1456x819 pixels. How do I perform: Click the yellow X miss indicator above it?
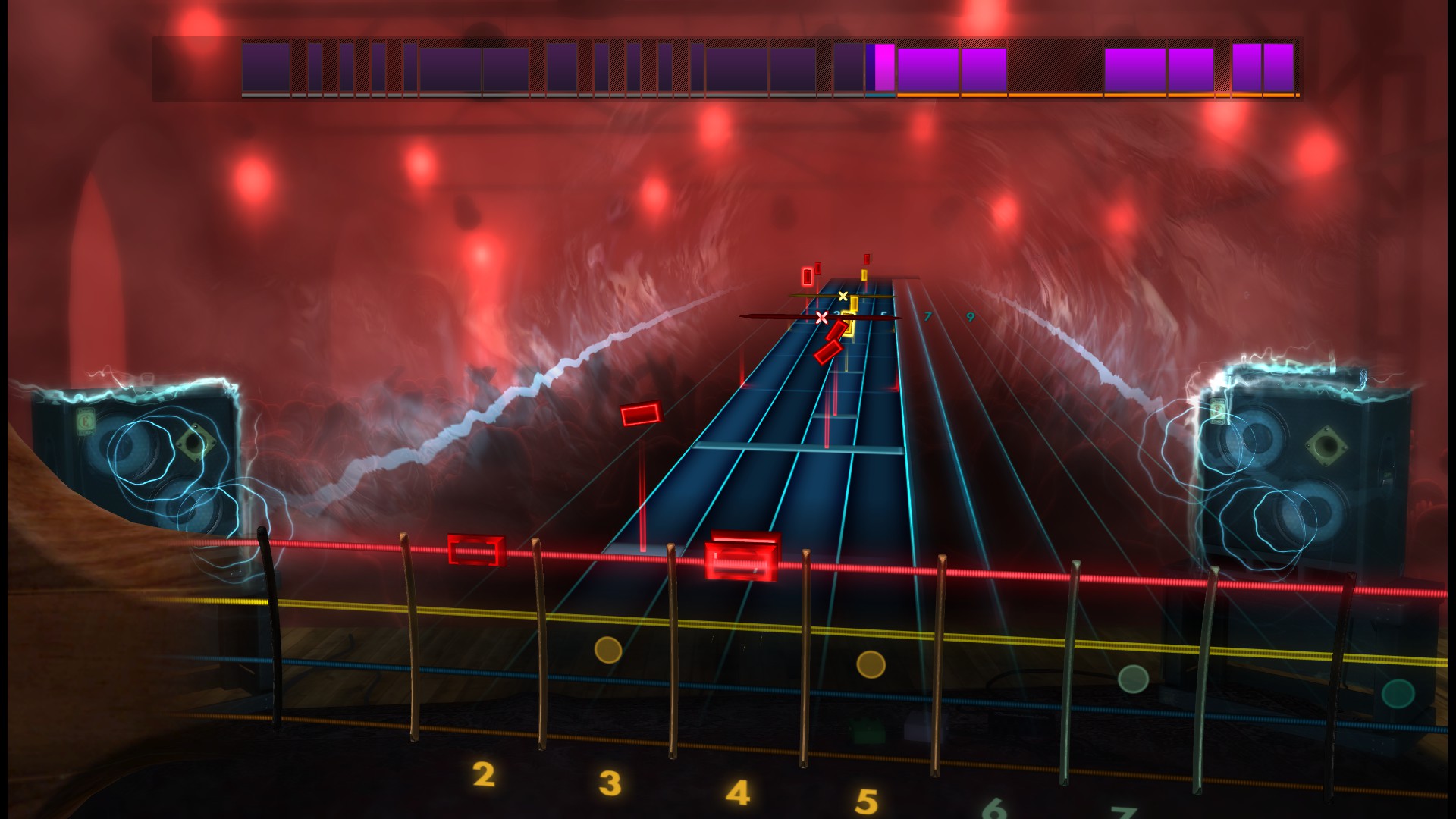coord(843,297)
